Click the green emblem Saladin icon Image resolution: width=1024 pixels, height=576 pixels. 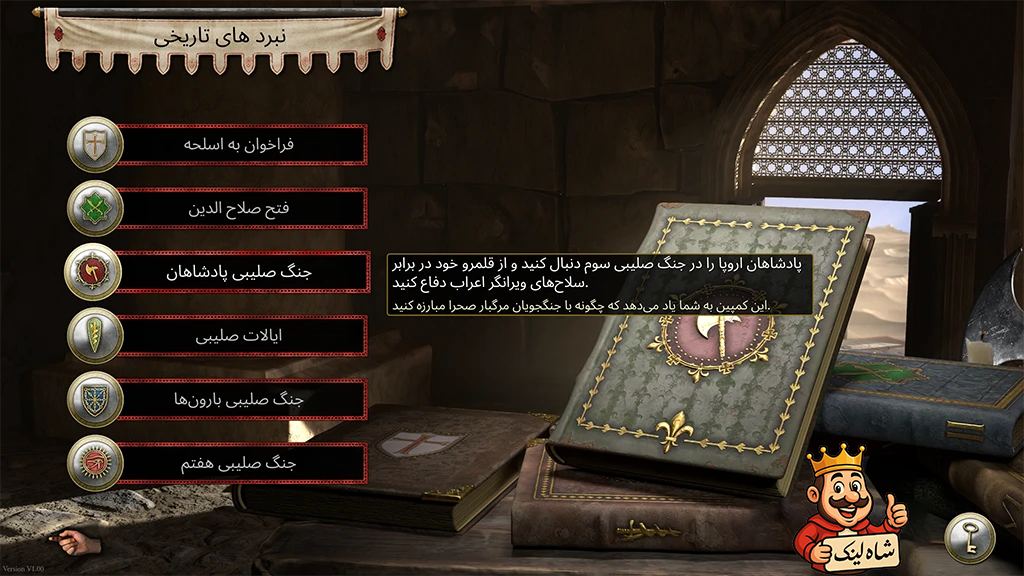coord(95,209)
